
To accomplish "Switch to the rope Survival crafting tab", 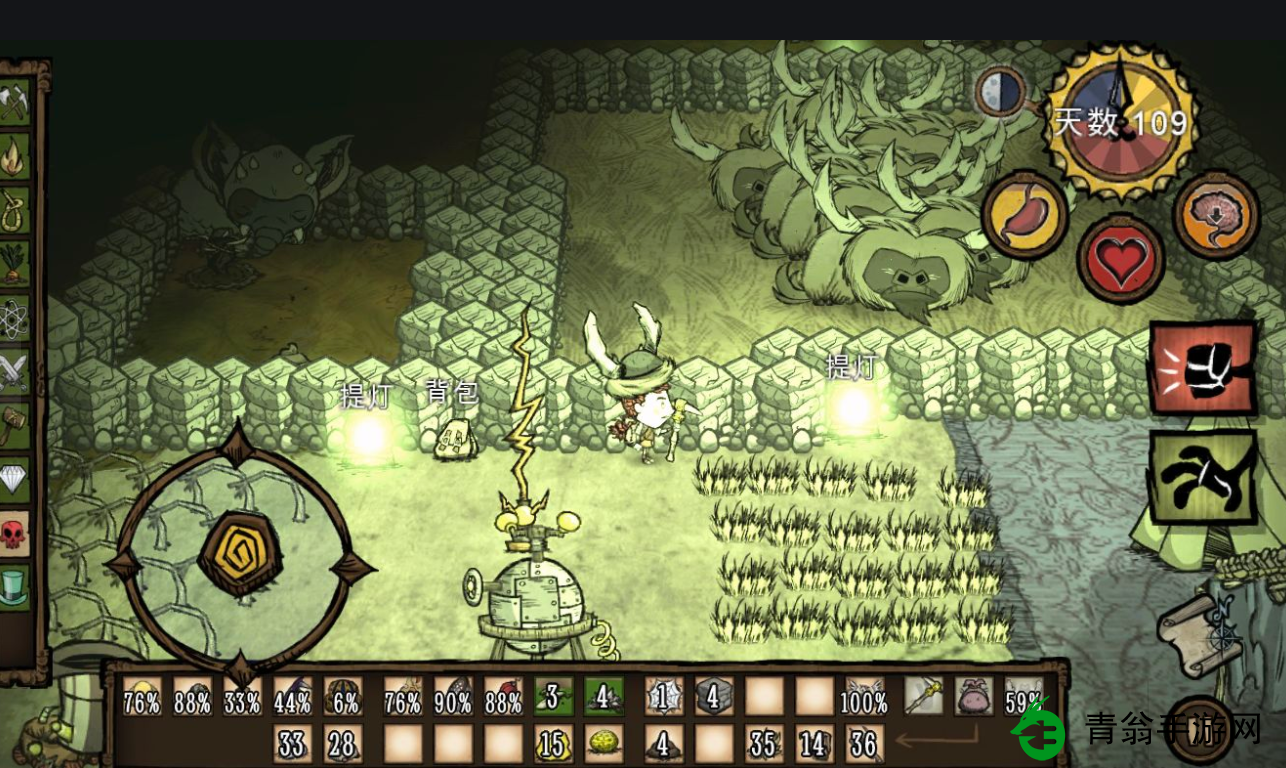I will click(x=14, y=210).
